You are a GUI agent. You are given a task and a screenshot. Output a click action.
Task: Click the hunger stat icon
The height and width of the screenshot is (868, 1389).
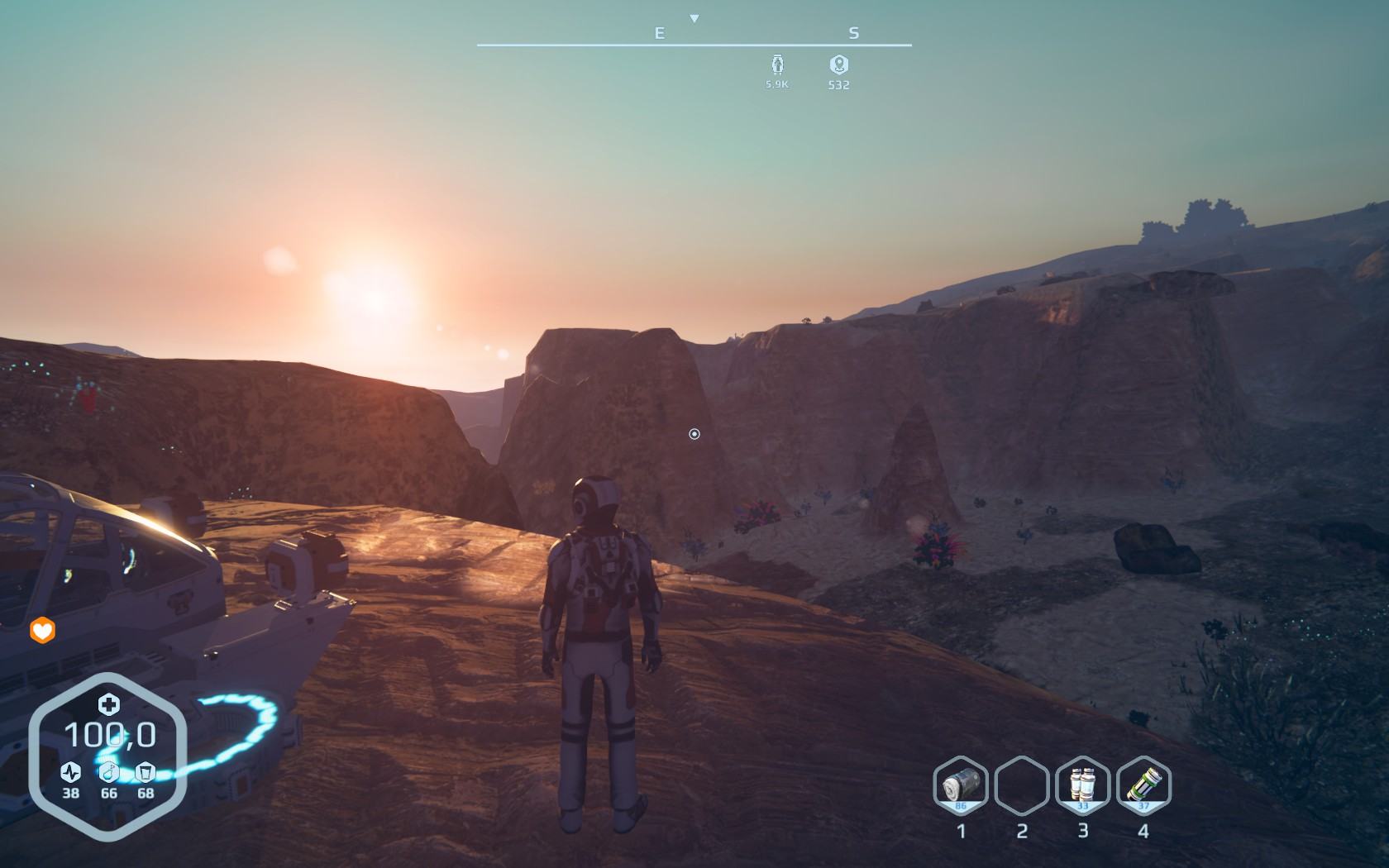pyautogui.click(x=108, y=772)
